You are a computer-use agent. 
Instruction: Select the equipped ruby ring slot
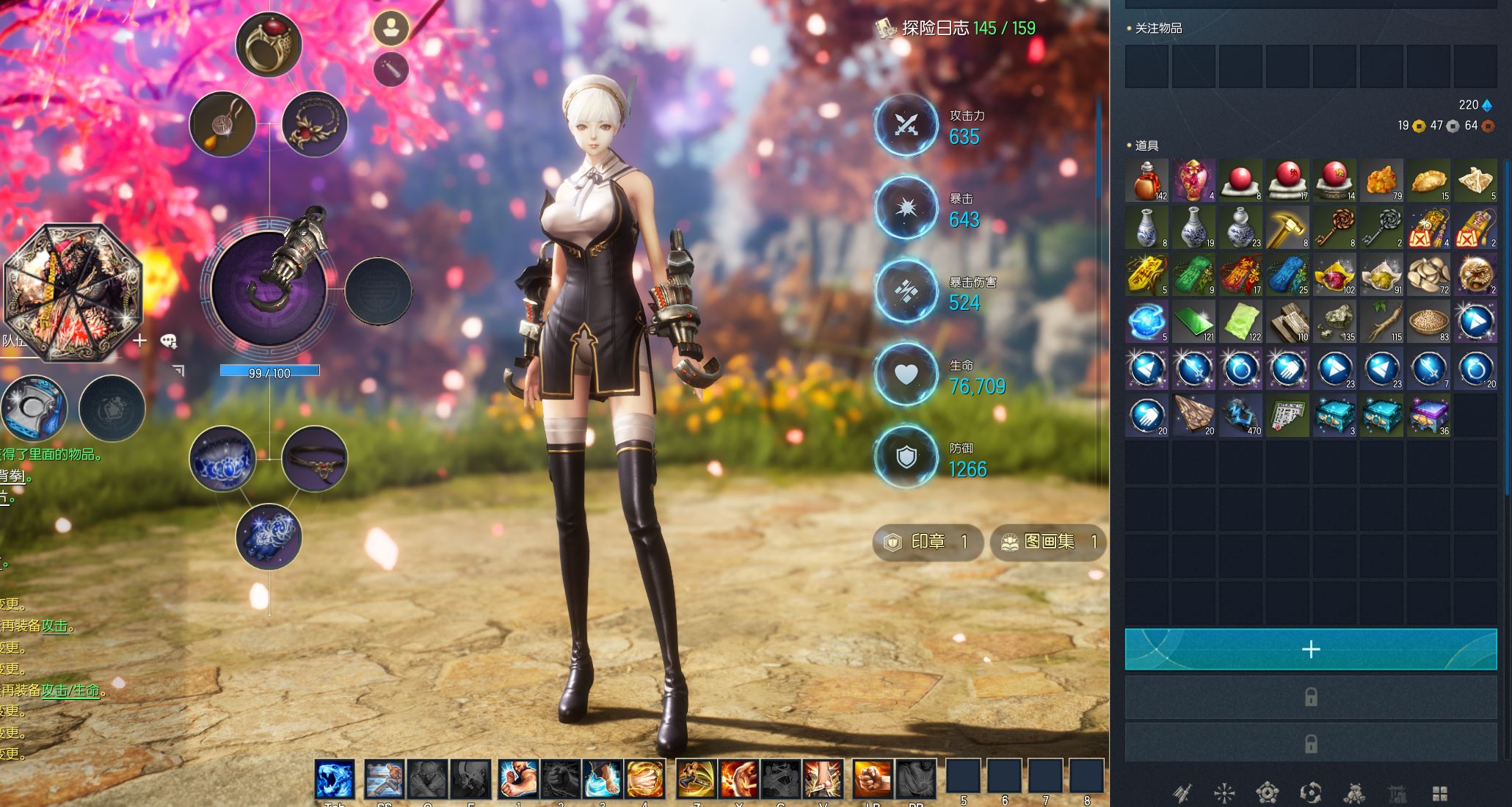(269, 44)
